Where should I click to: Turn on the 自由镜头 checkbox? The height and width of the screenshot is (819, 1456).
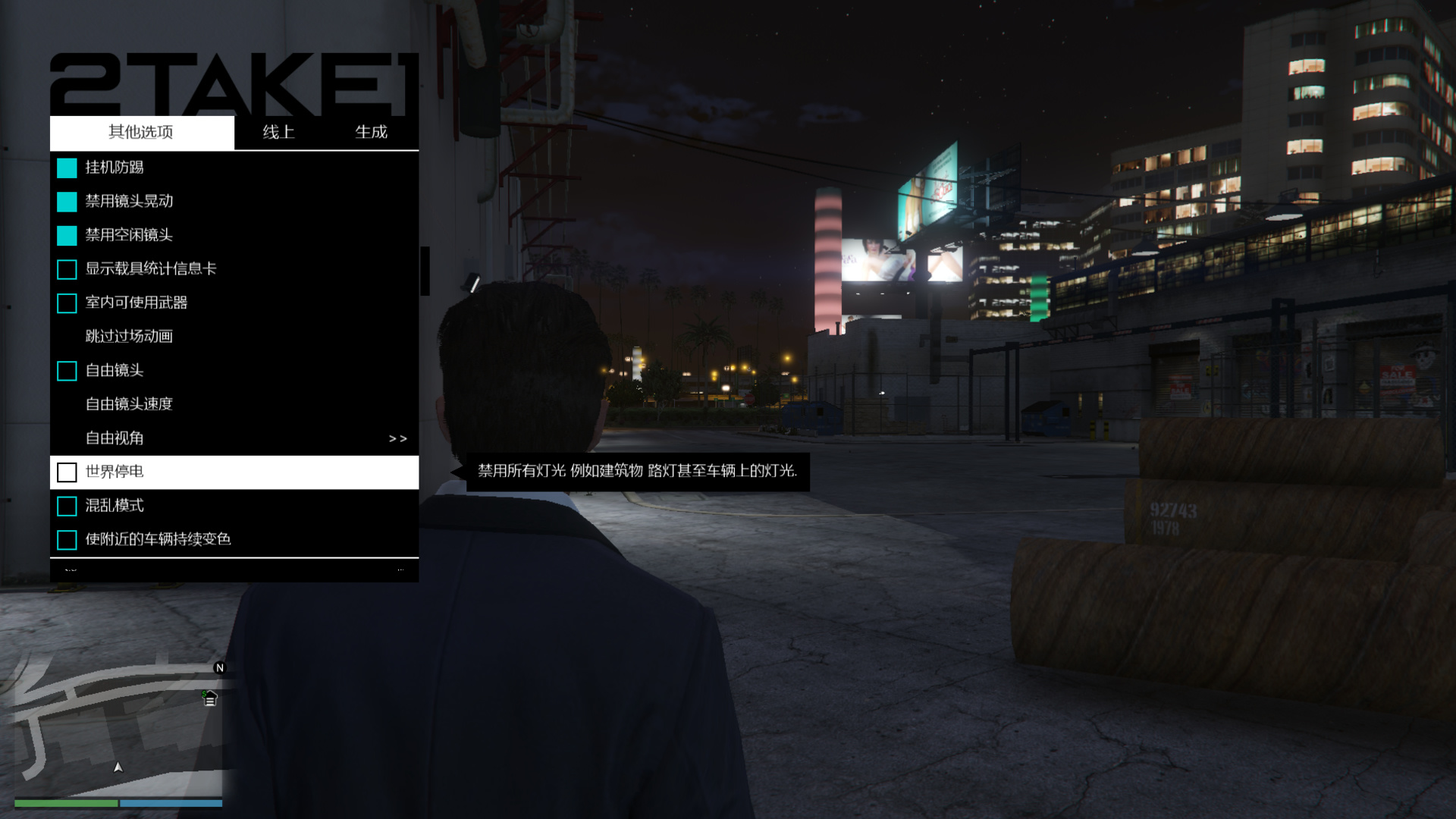tap(67, 371)
